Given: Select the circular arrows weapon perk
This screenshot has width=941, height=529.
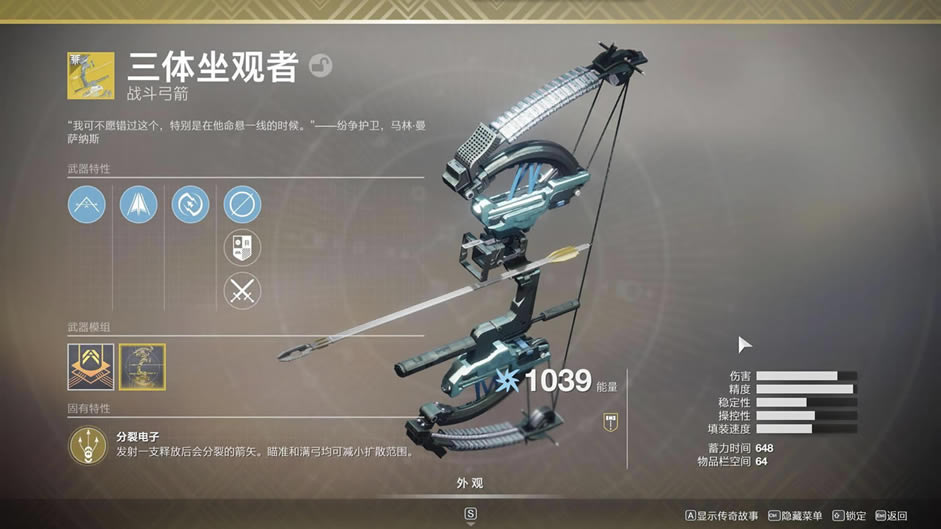Looking at the screenshot, I should point(190,205).
